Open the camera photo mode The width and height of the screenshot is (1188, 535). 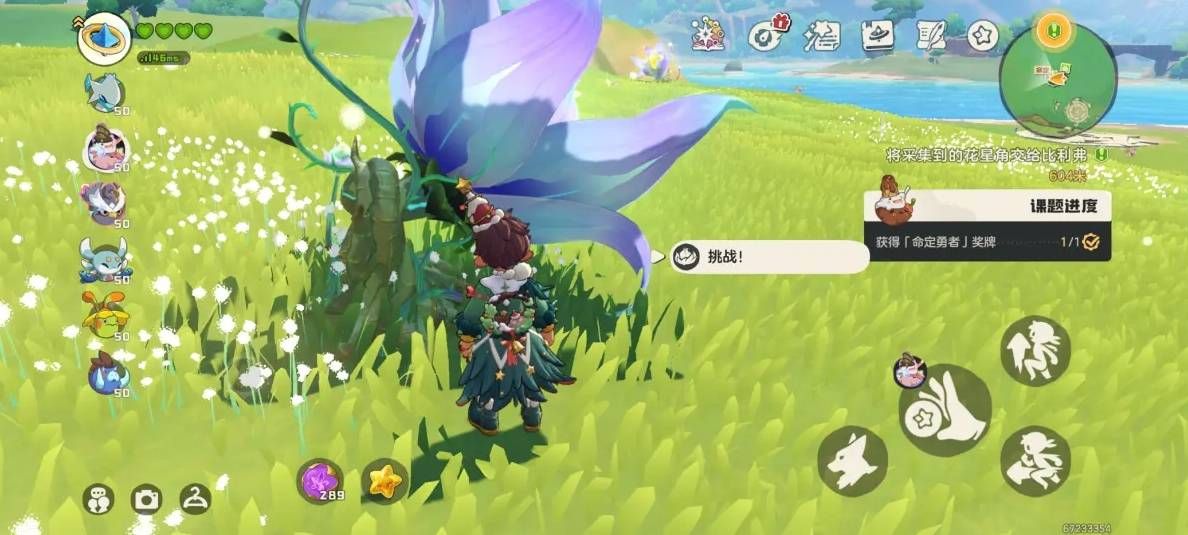click(x=147, y=499)
